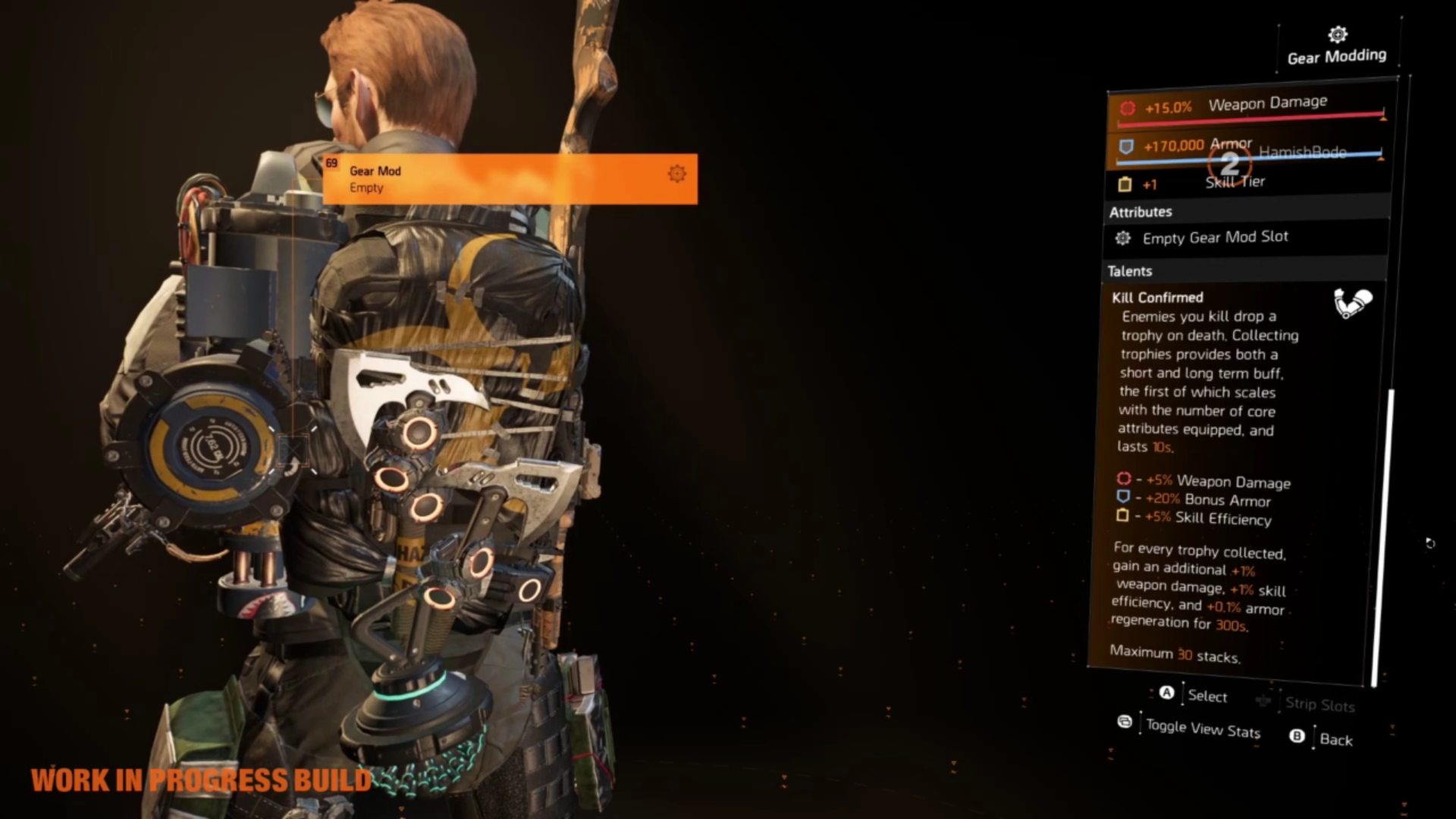Click the Kill Confirmed talent arm icon
Viewport: 1456px width, 819px height.
pos(1353,303)
